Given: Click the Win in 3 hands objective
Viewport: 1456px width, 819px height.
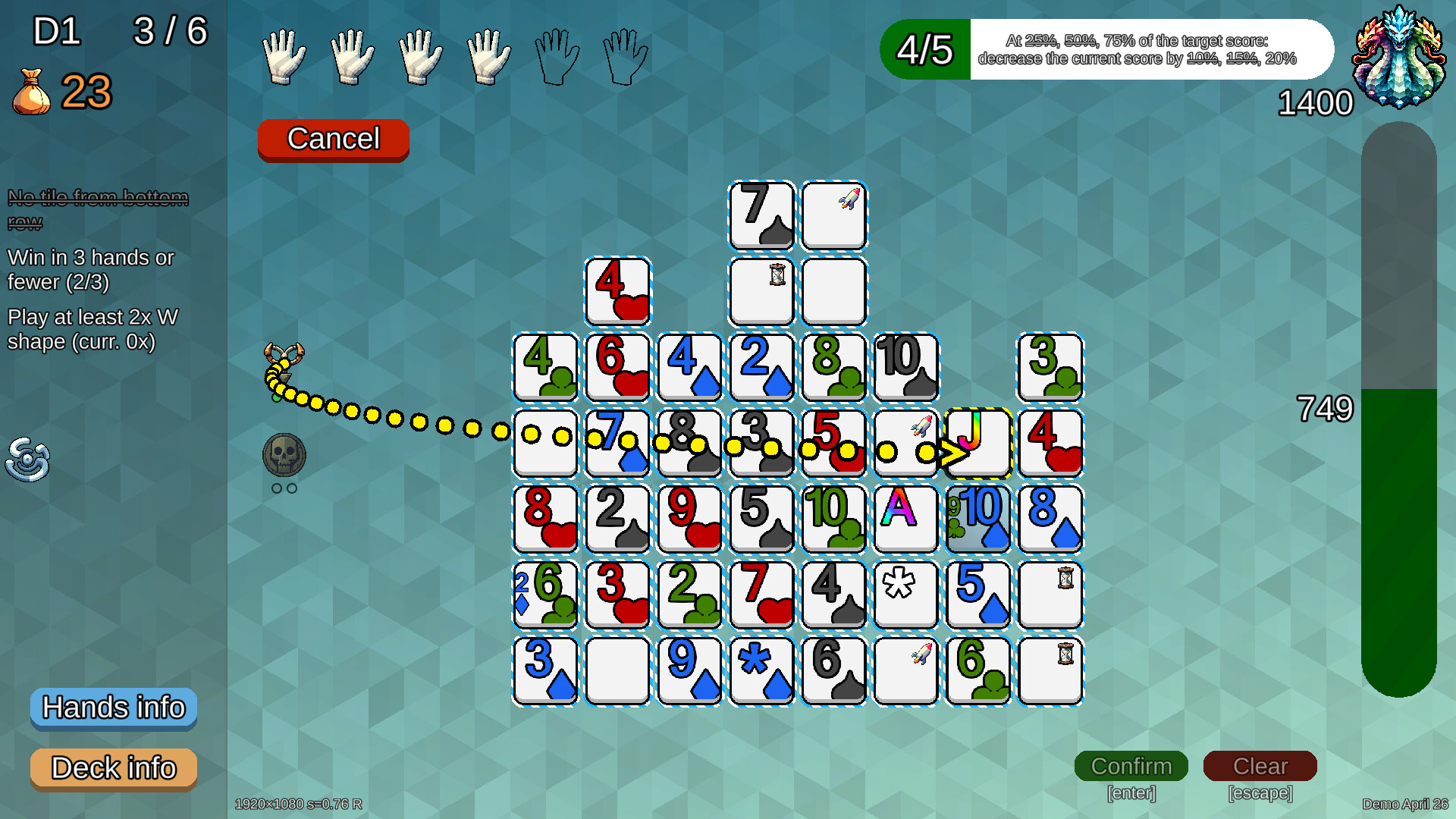Looking at the screenshot, I should tap(89, 270).
